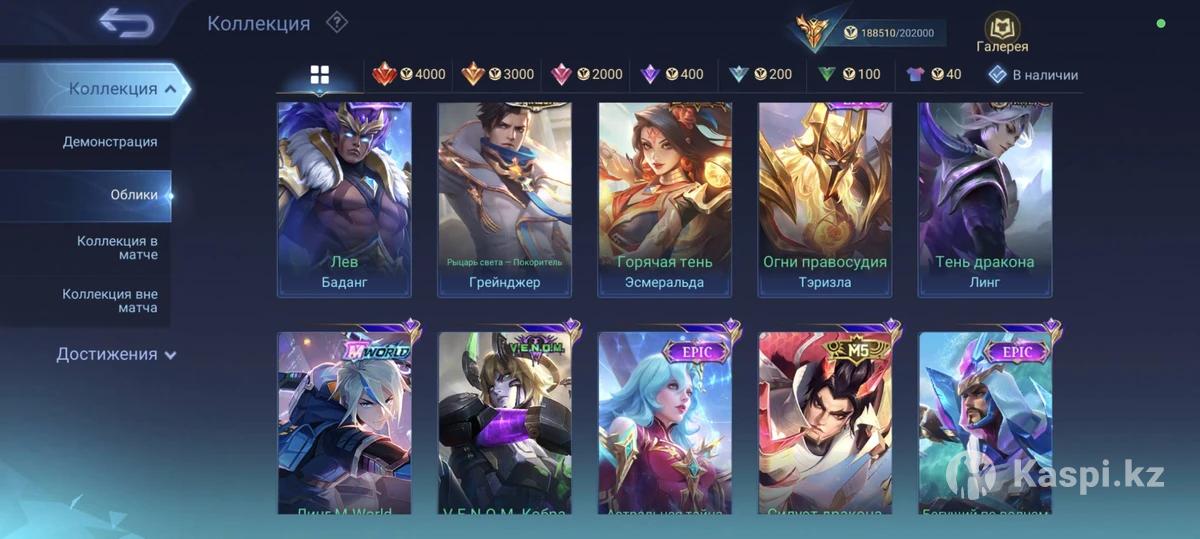Open Коллекция вне матча section

pyautogui.click(x=110, y=301)
